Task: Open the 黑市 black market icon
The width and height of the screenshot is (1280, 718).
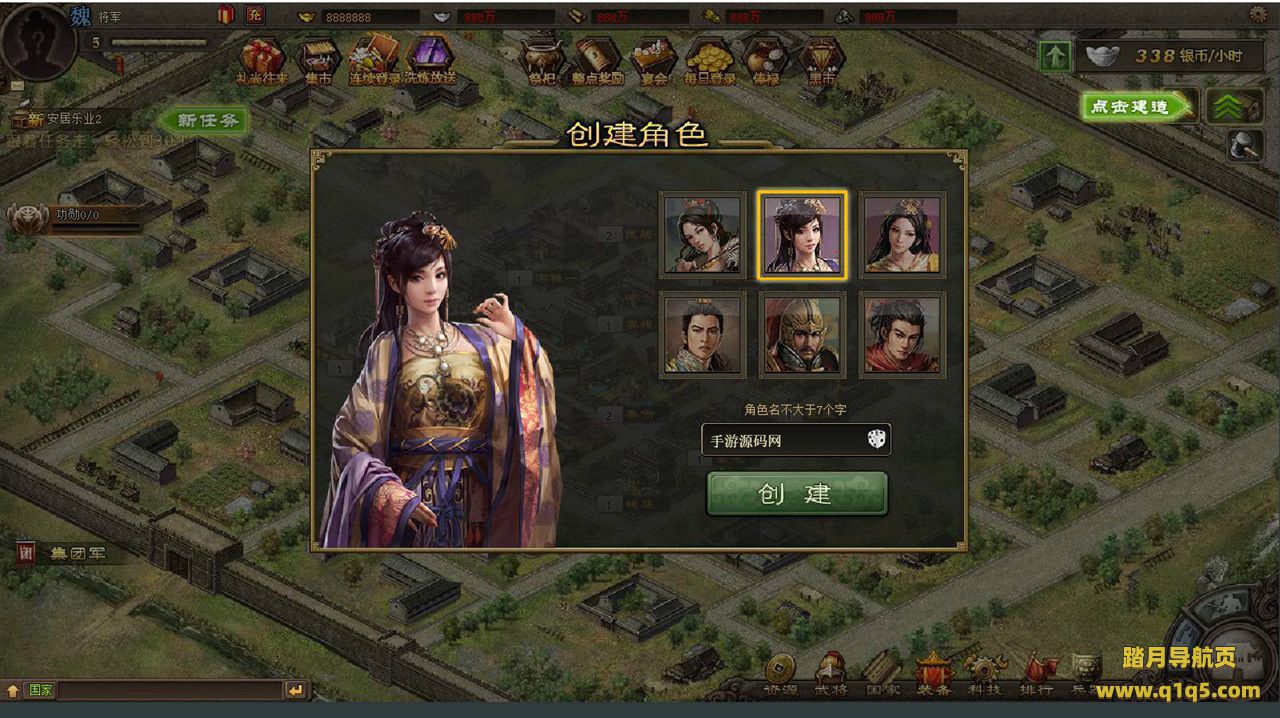Action: (822, 62)
